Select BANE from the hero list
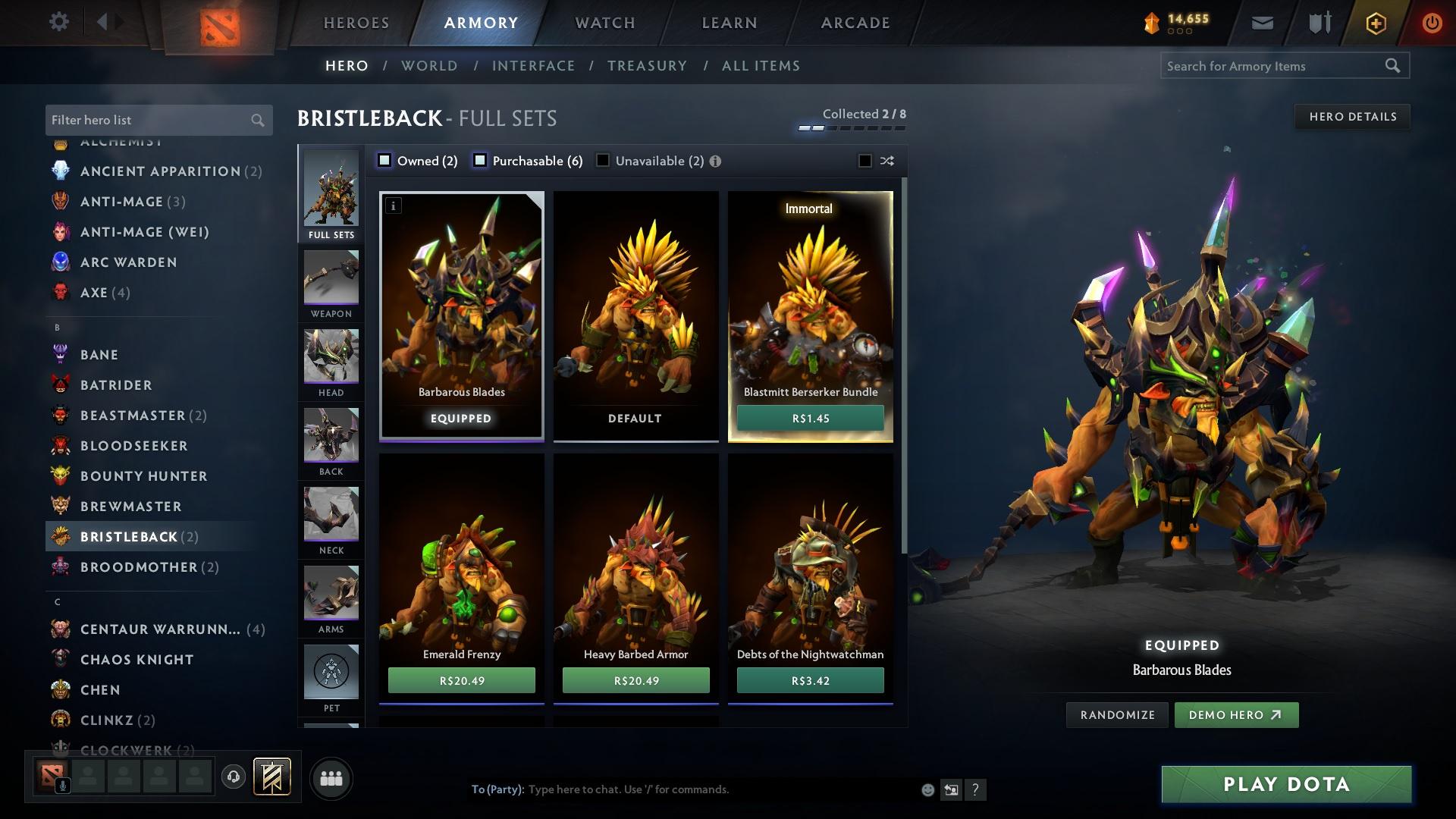The image size is (1456, 819). click(99, 354)
